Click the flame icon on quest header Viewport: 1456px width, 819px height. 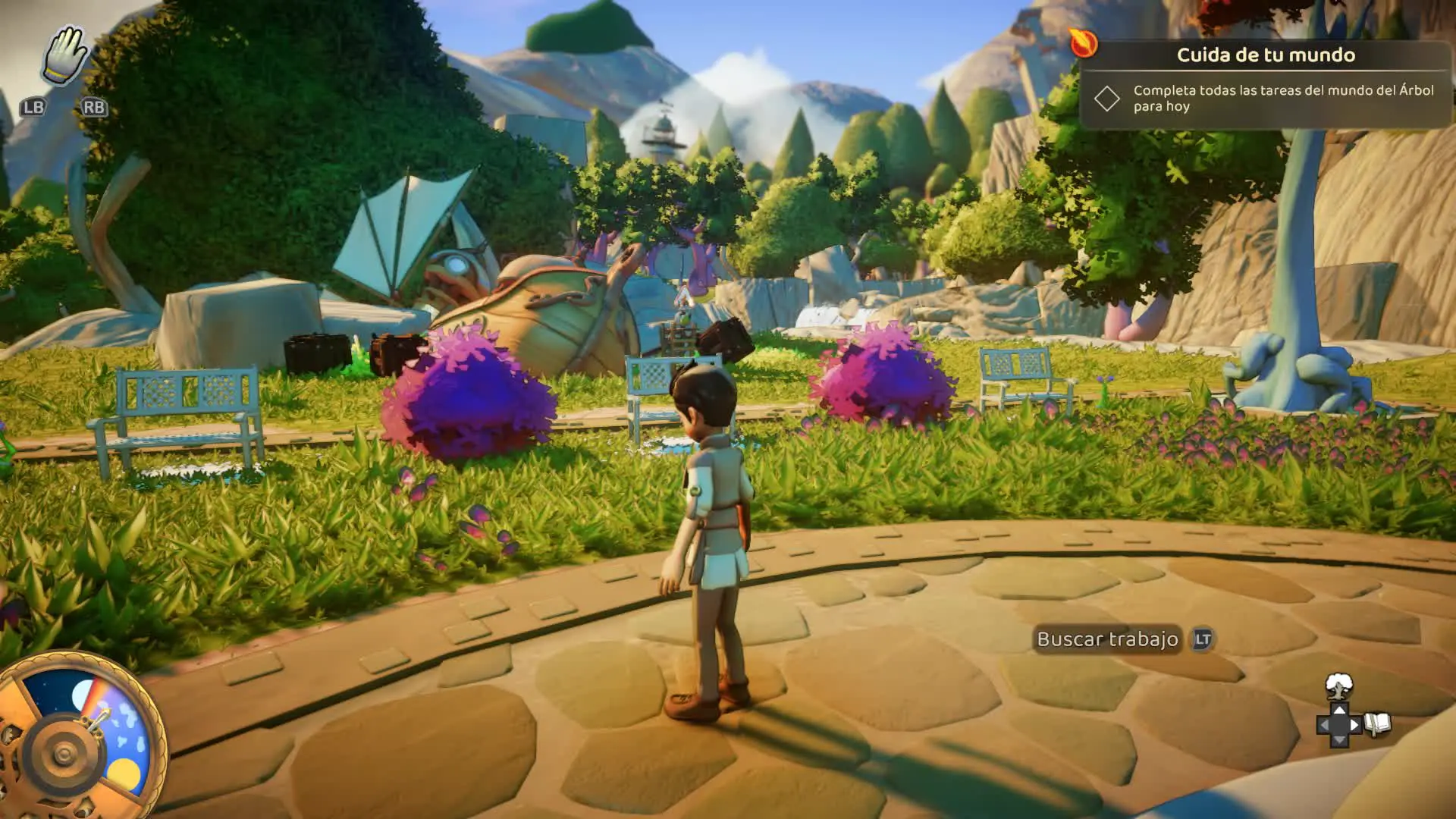point(1083,42)
